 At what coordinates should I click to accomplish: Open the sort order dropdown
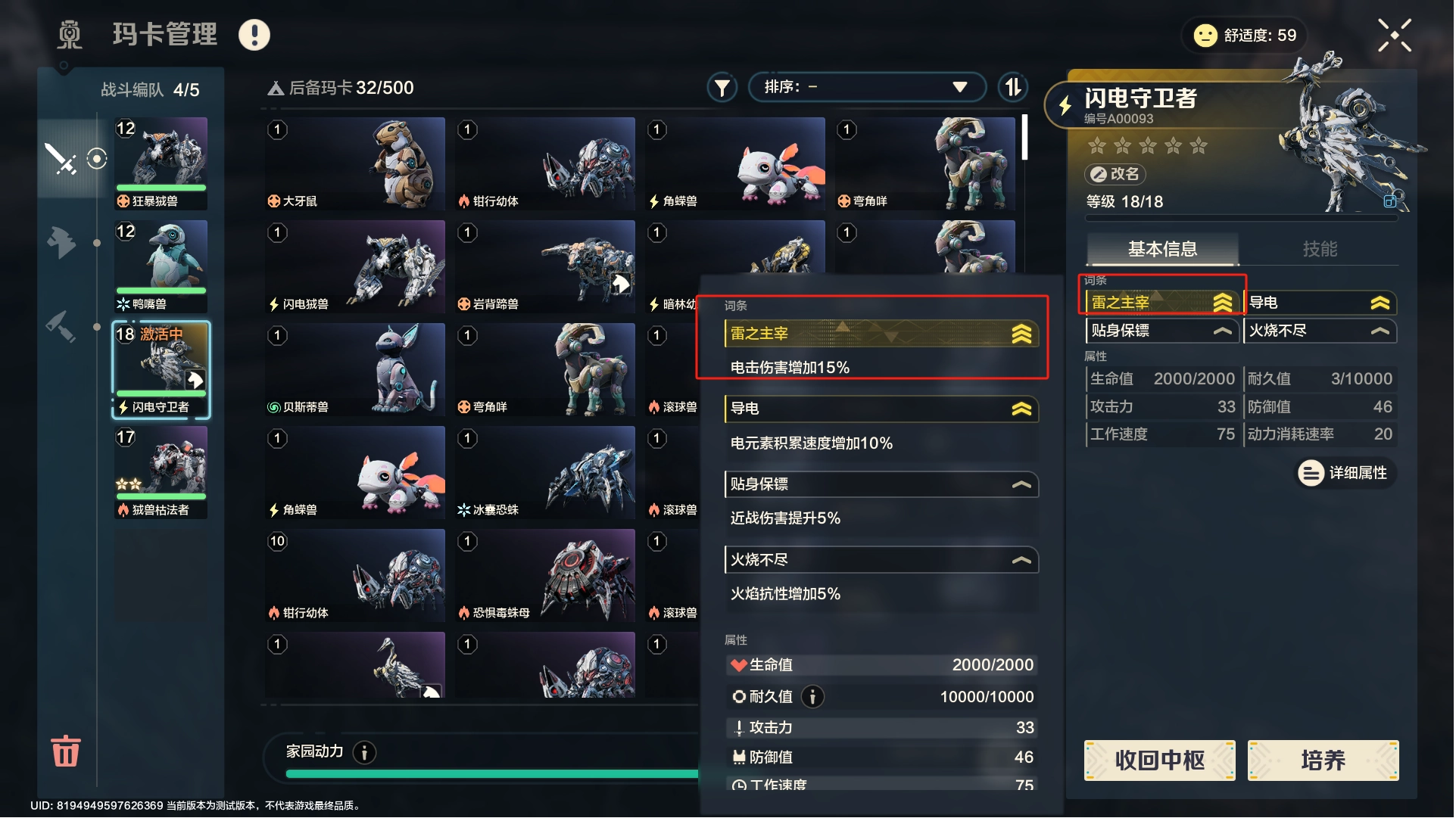pyautogui.click(x=866, y=87)
